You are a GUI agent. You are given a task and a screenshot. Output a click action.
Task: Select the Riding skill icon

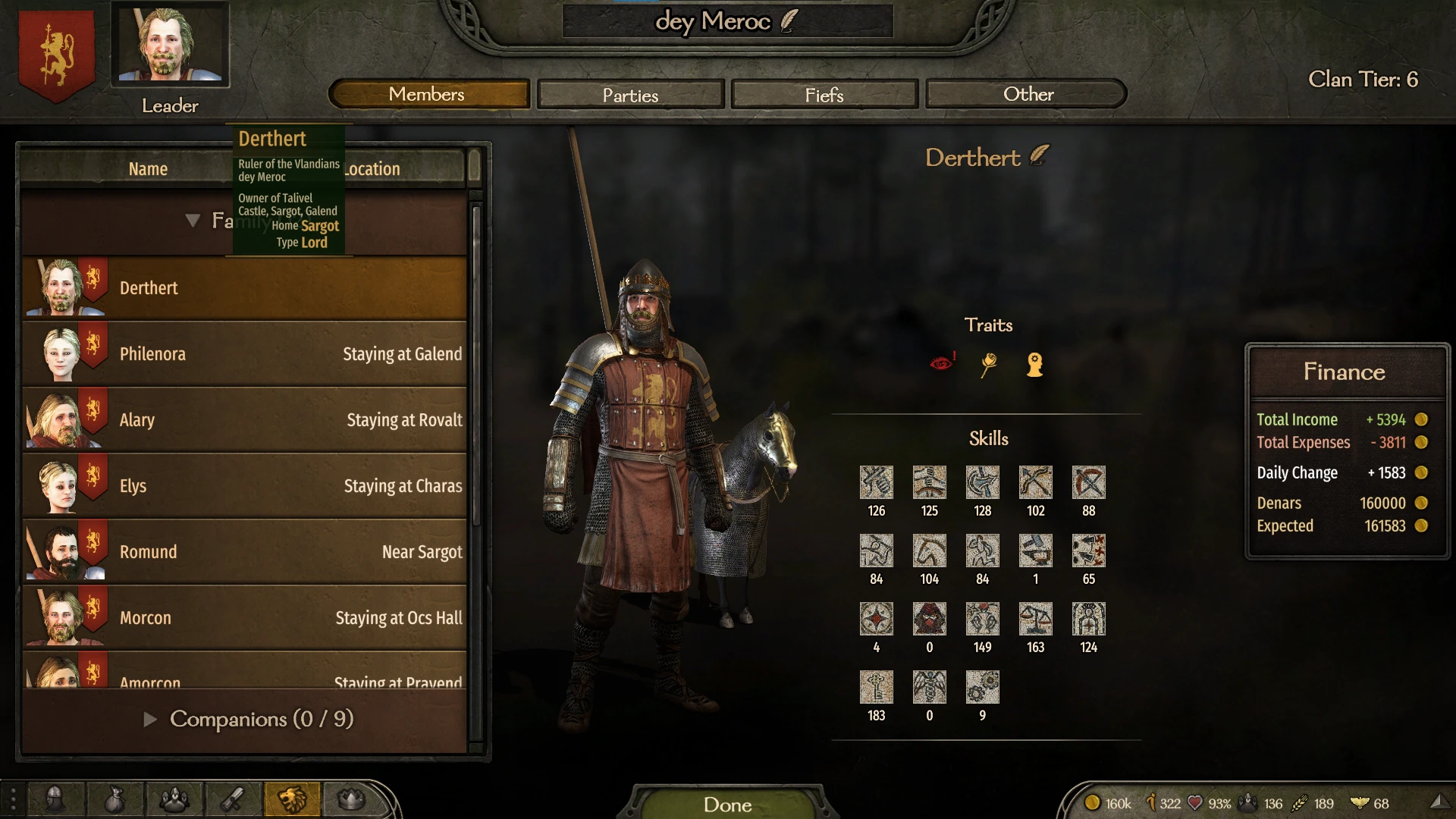coord(929,551)
